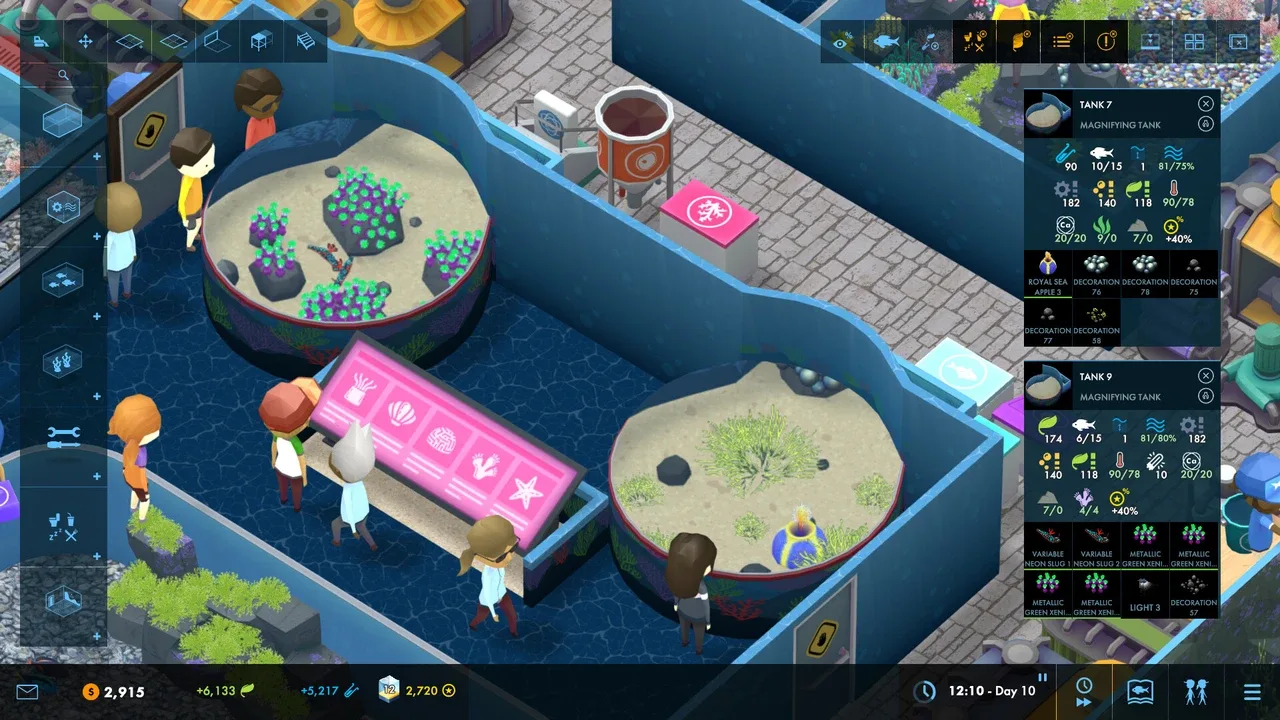Open the fish tank overview screen
The image size is (1280, 720).
coord(1140,691)
